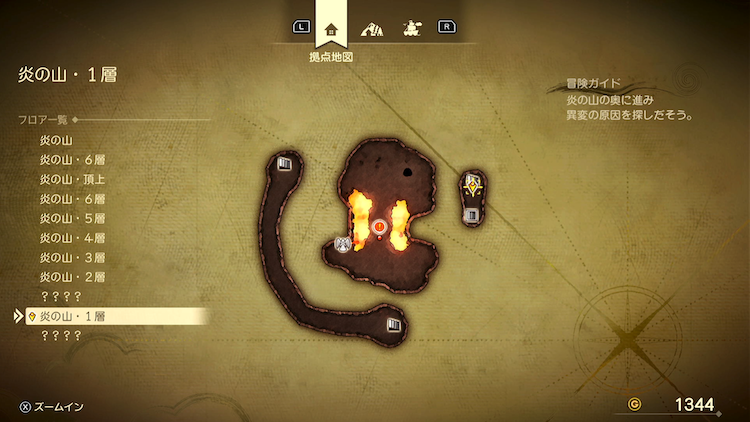This screenshot has height=422, width=750.
Task: Pick 炎の山・4層 from the floor list
Action: click(x=72, y=238)
